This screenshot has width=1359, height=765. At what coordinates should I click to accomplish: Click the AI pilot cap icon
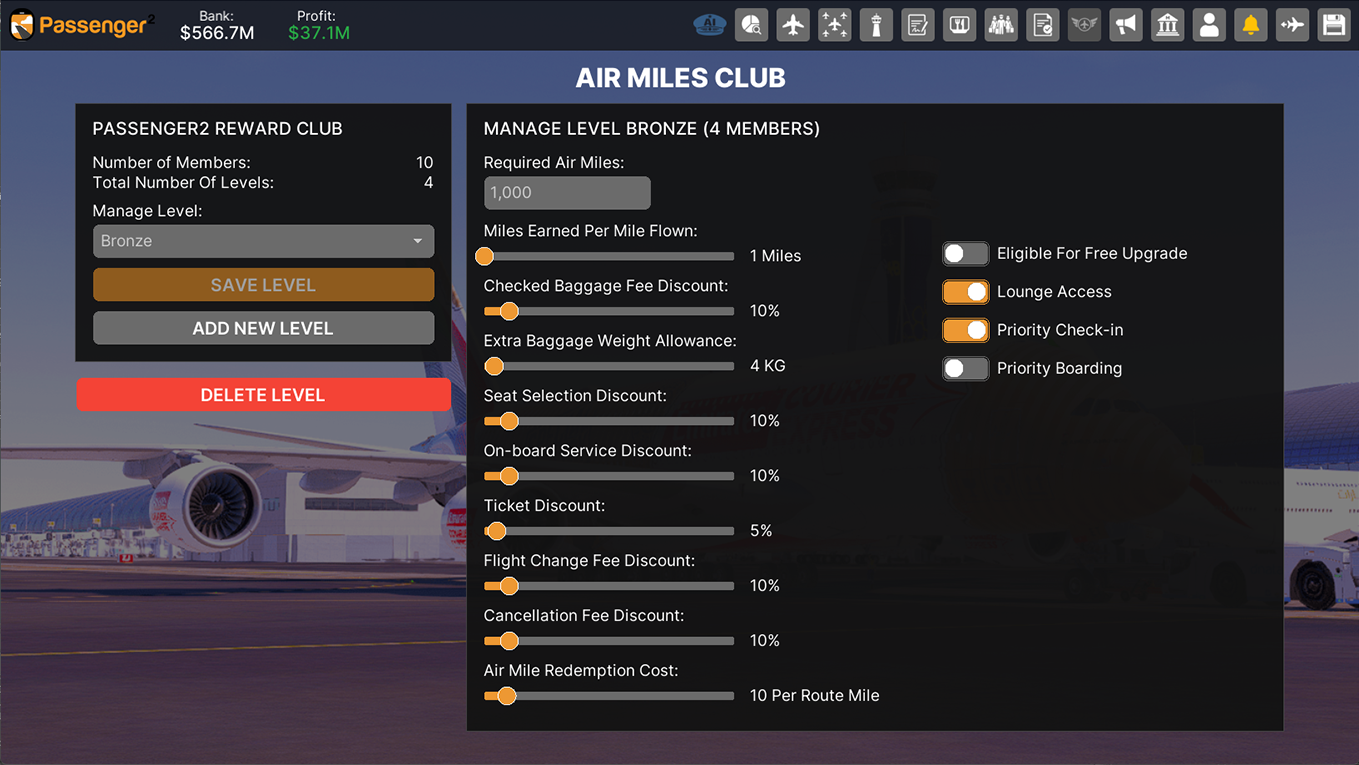coord(709,25)
